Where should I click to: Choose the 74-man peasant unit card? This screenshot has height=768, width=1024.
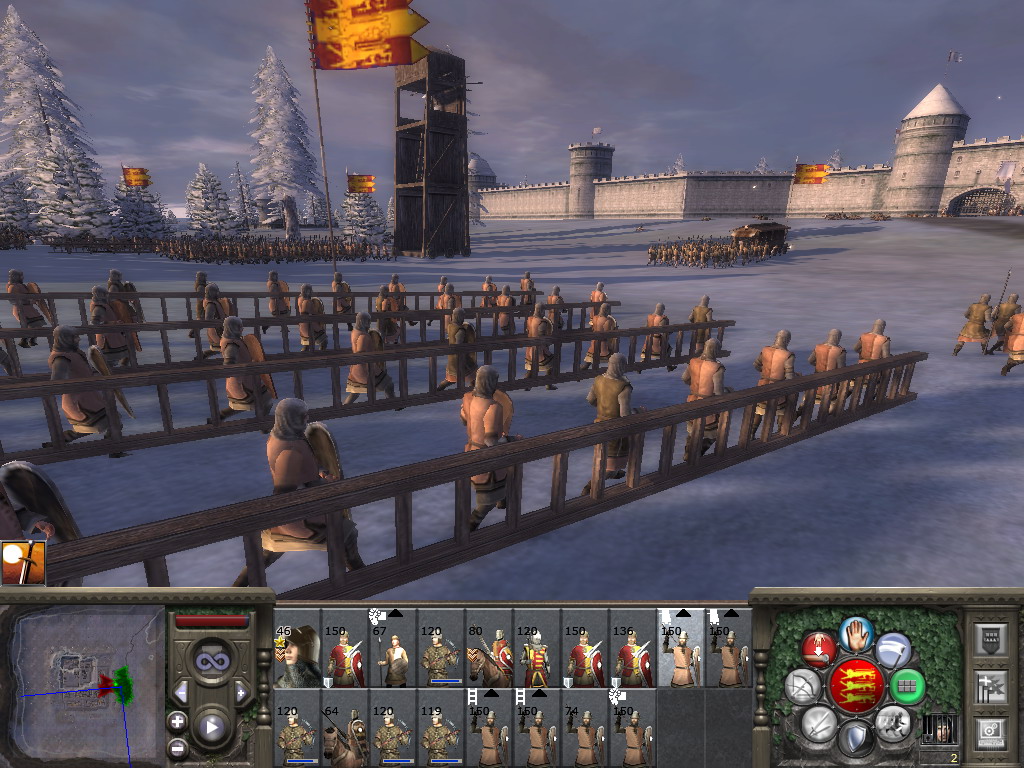(x=585, y=734)
